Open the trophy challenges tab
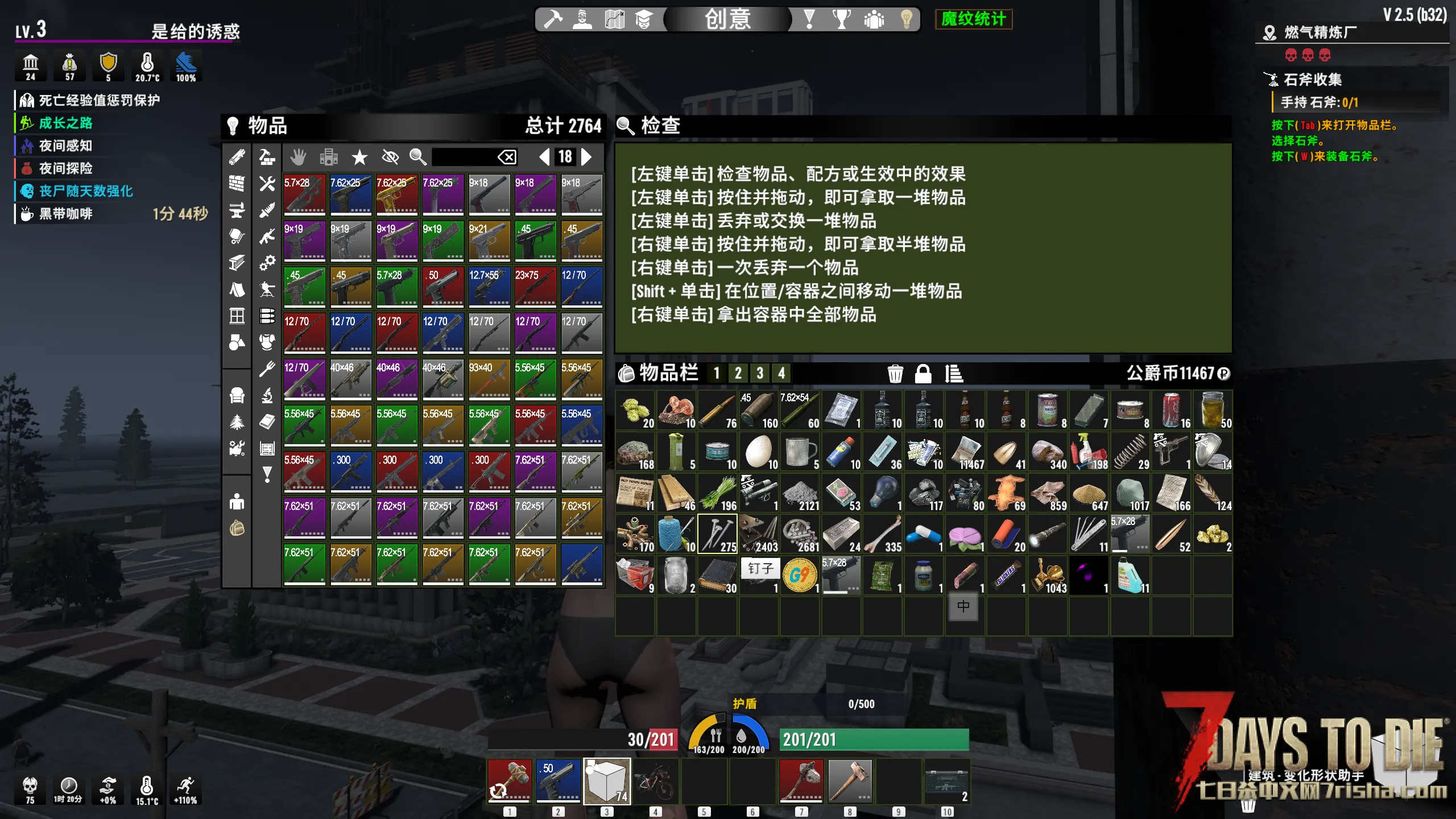Screen dimensions: 1456x819 pyautogui.click(x=841, y=19)
